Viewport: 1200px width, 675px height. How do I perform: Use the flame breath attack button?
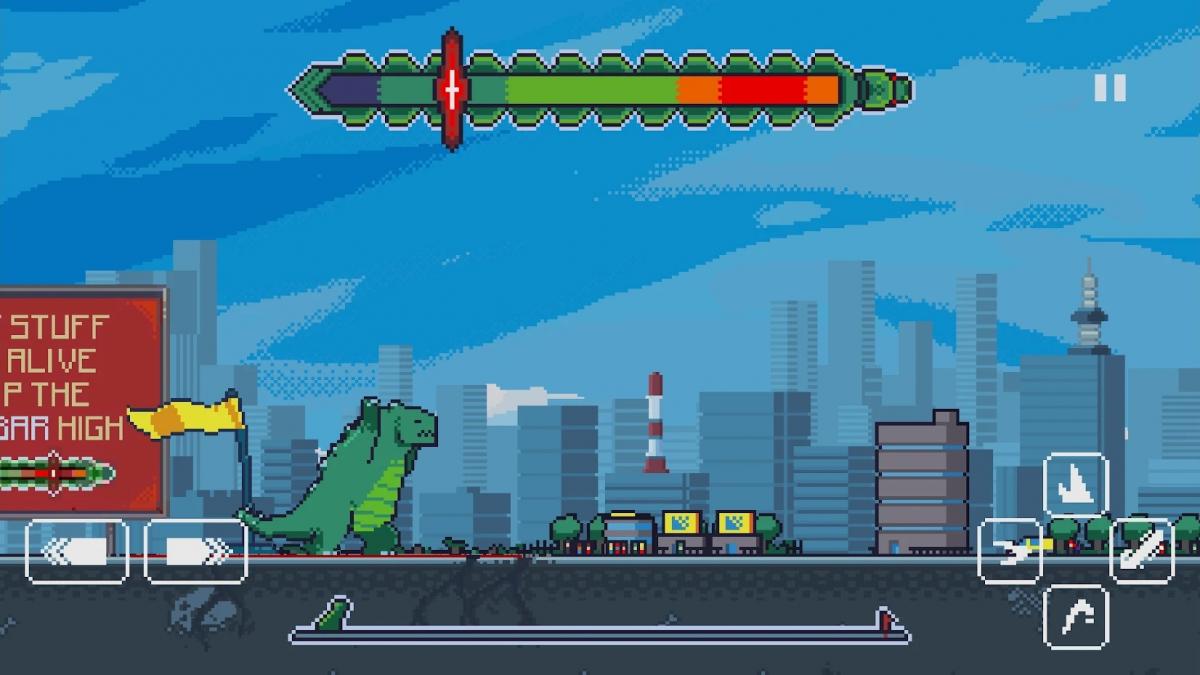click(1010, 551)
